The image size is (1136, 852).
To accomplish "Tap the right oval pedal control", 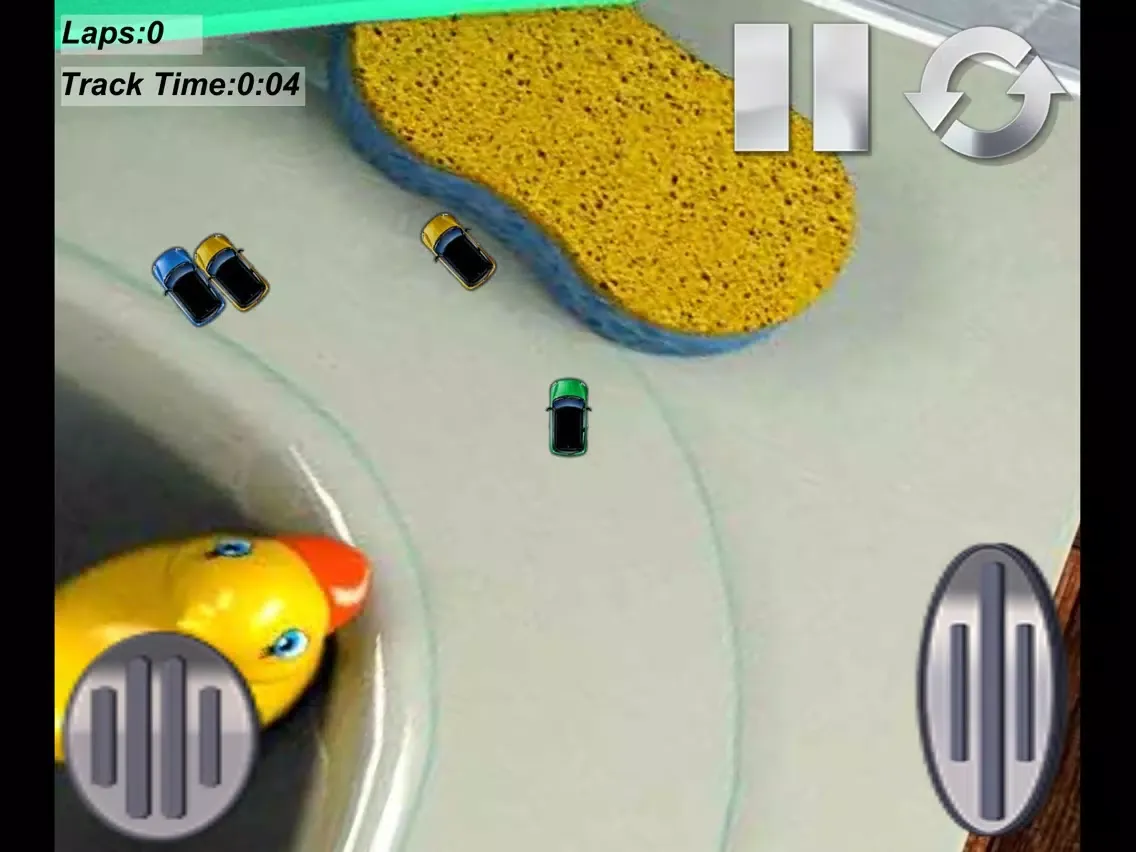I will pos(991,689).
